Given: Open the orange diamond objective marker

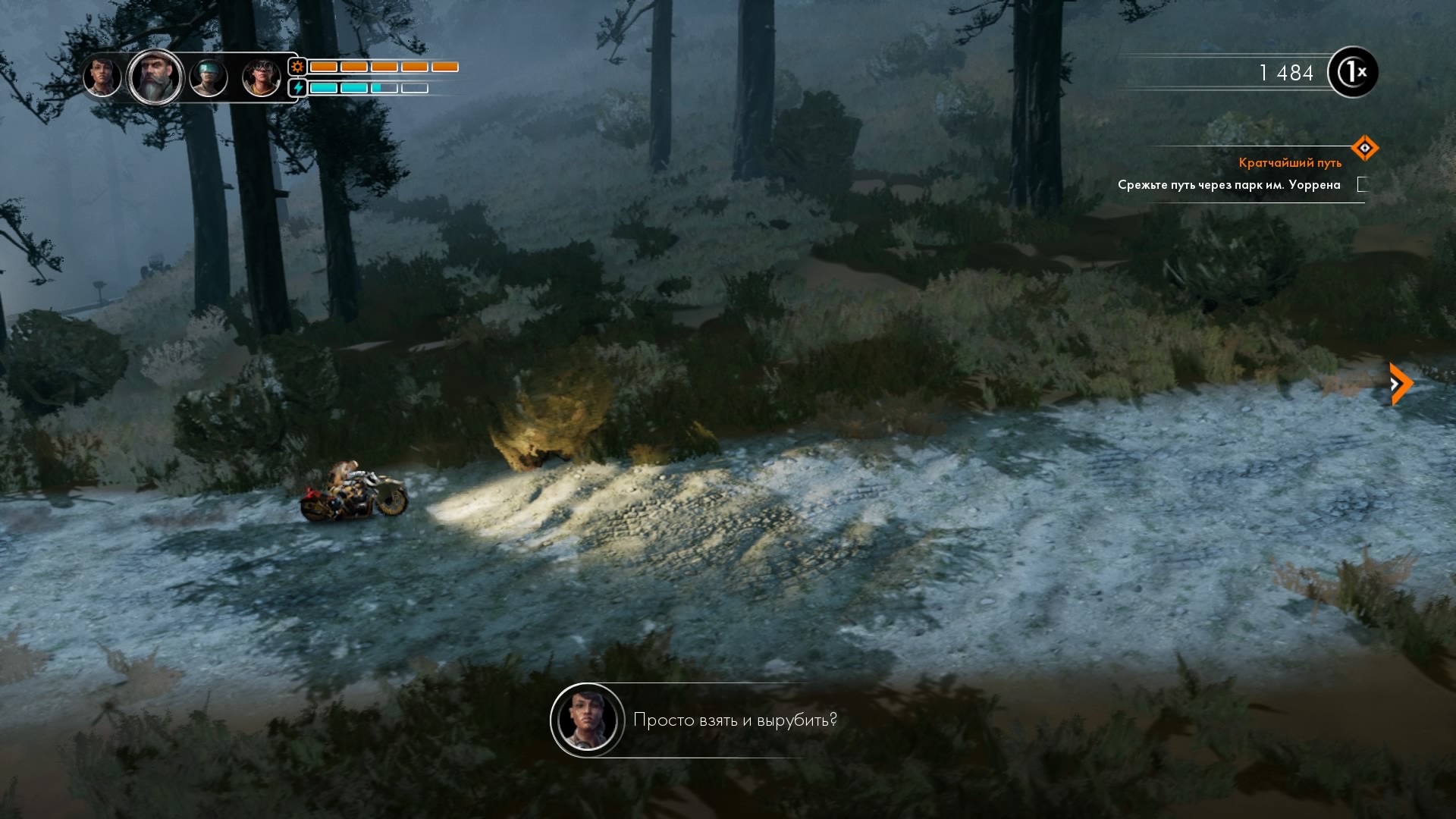Looking at the screenshot, I should point(1364,148).
